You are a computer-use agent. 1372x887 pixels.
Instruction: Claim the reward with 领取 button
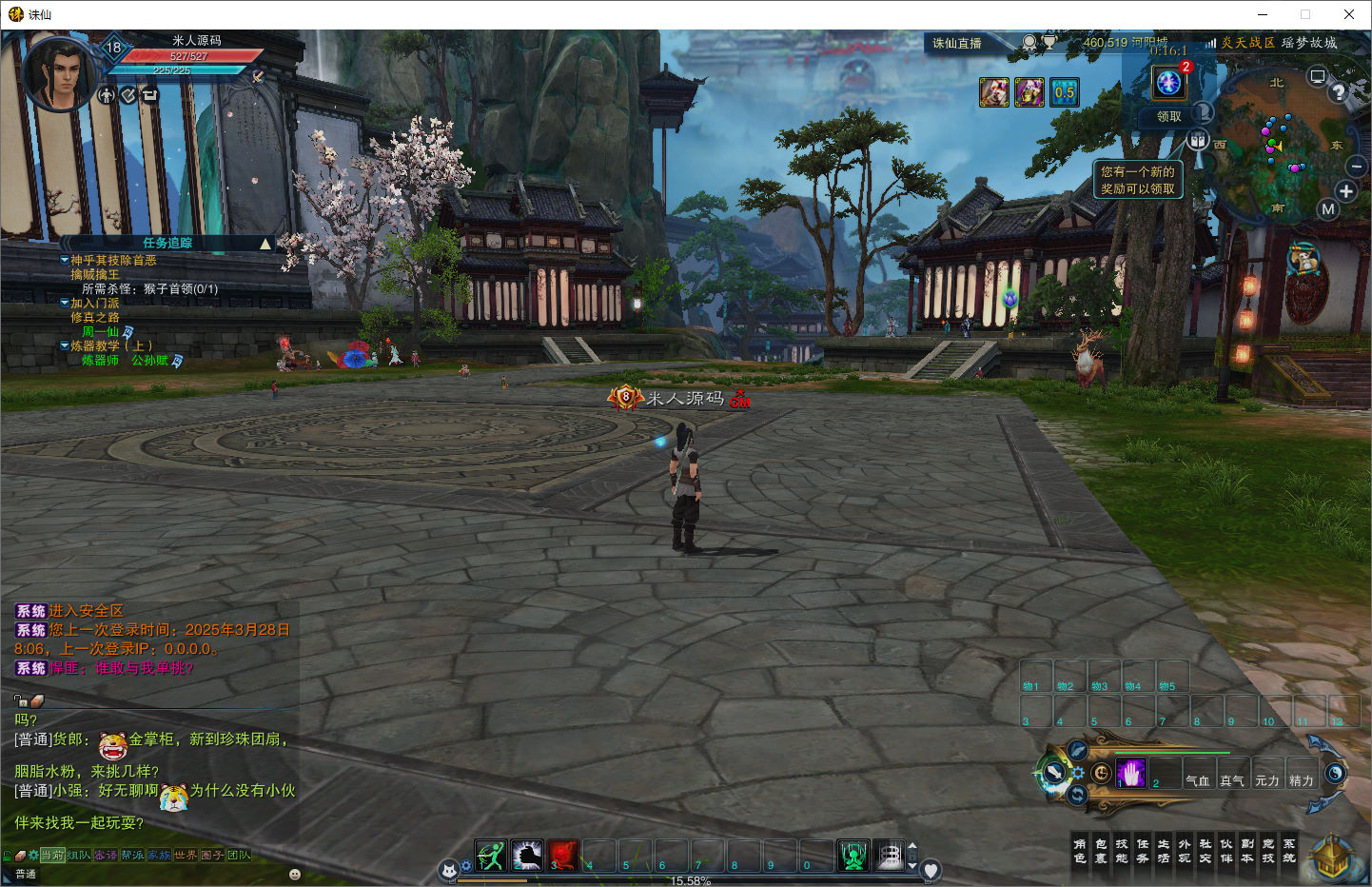coord(1168,116)
